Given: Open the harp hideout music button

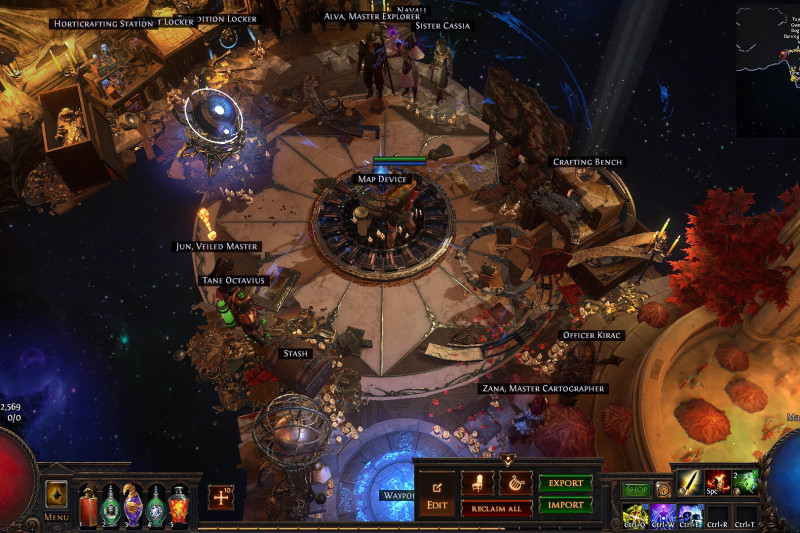Looking at the screenshot, I should (515, 483).
